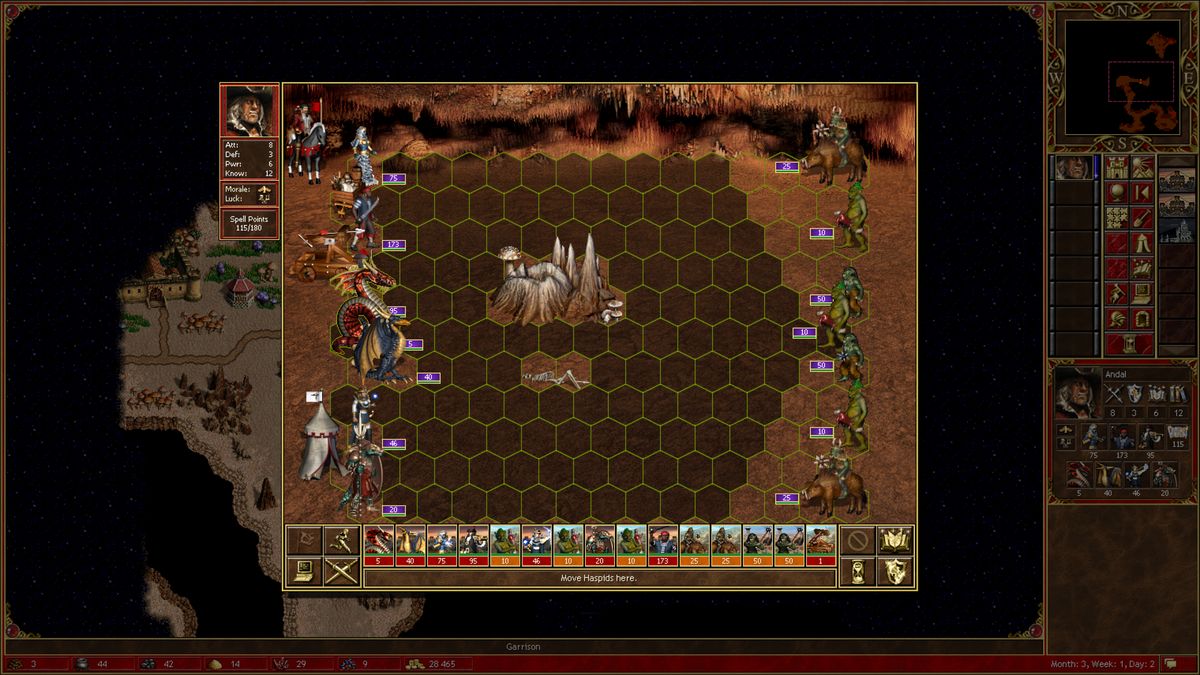
Task: Open combat options via the computer icon
Action: (x=303, y=571)
